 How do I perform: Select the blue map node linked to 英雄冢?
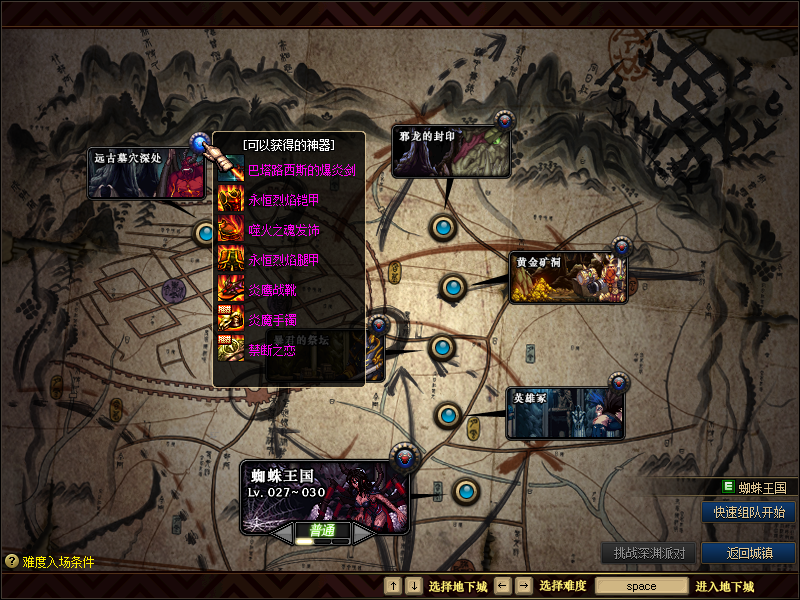[448, 414]
